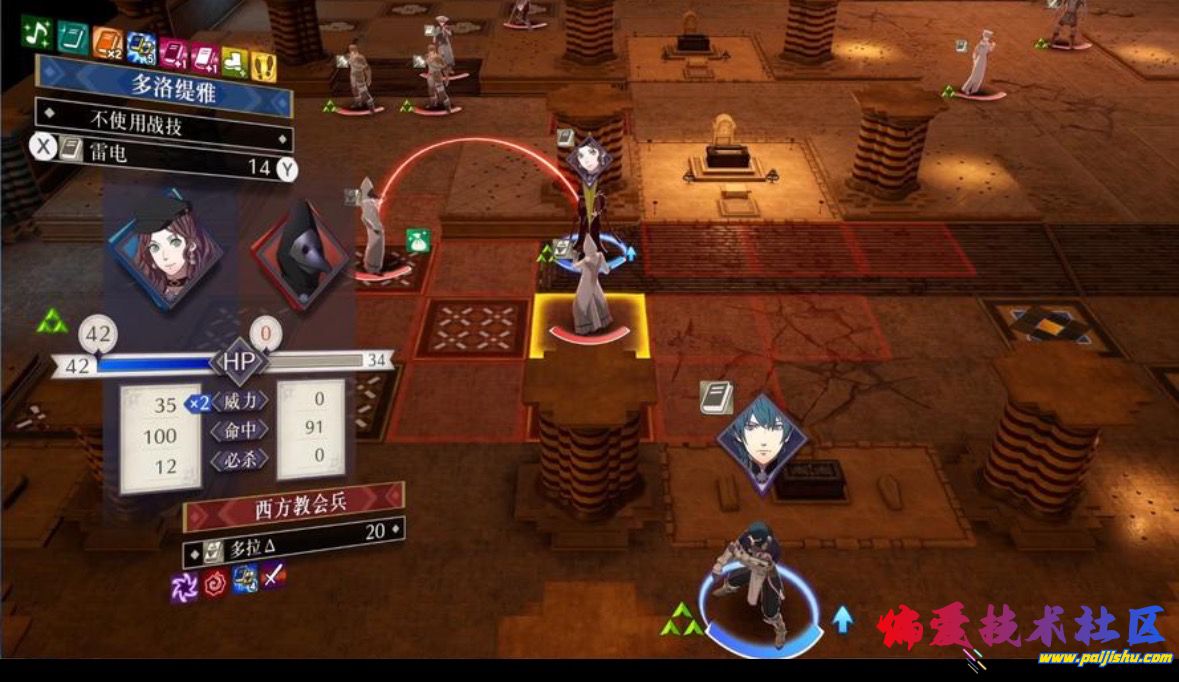Select the yellow footprints skill icon
This screenshot has height=682, width=1179.
click(264, 67)
